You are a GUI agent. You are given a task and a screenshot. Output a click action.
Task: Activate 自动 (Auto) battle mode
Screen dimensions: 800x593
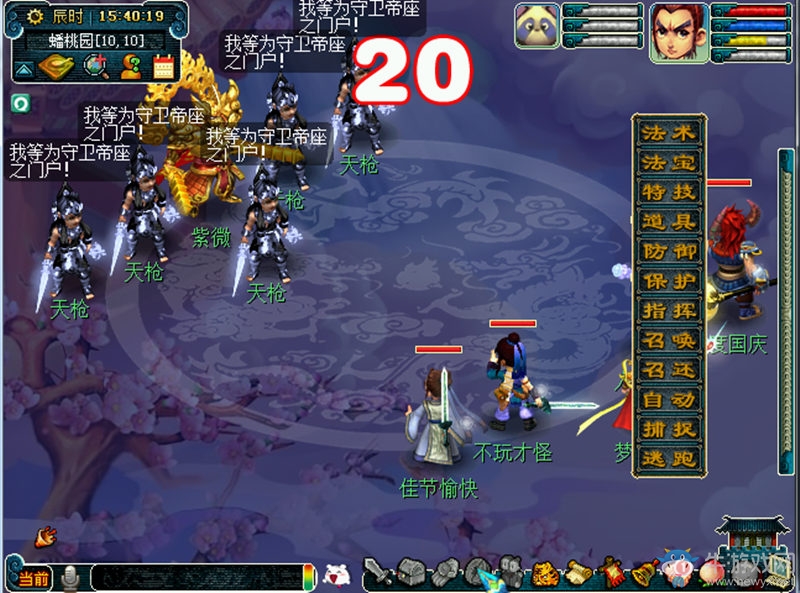(x=669, y=401)
